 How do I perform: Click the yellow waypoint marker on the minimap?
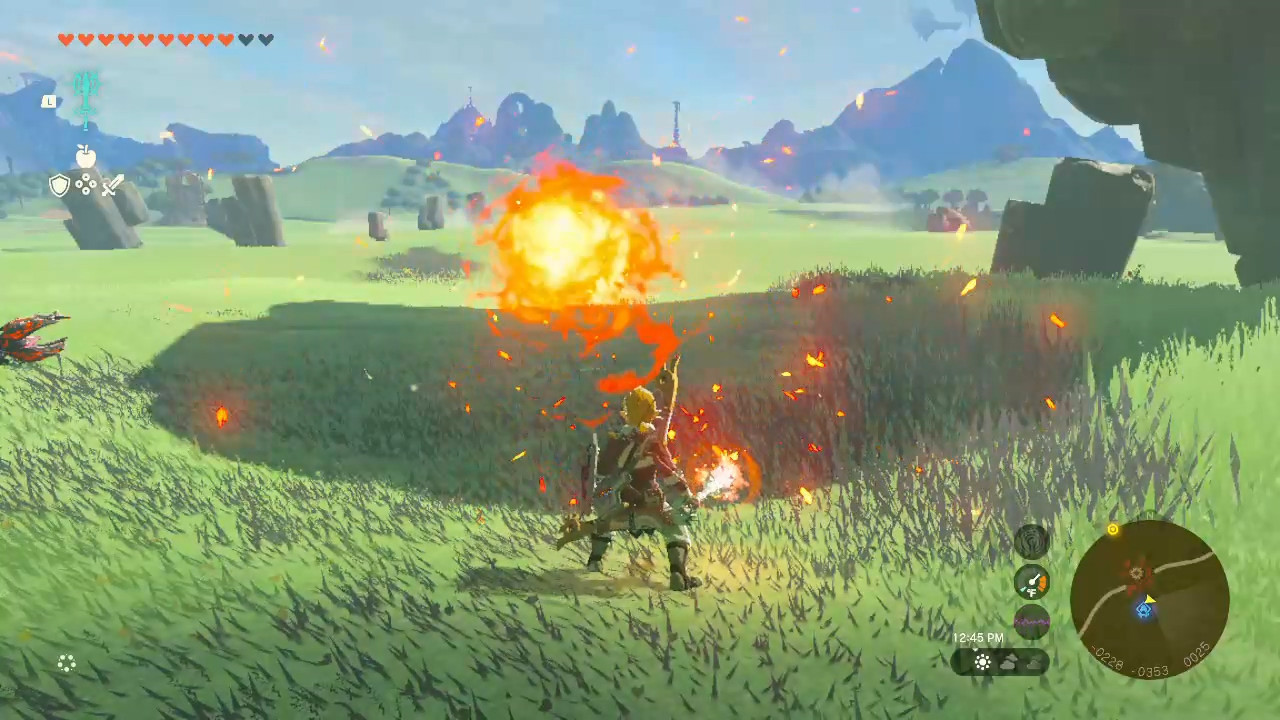point(1114,528)
